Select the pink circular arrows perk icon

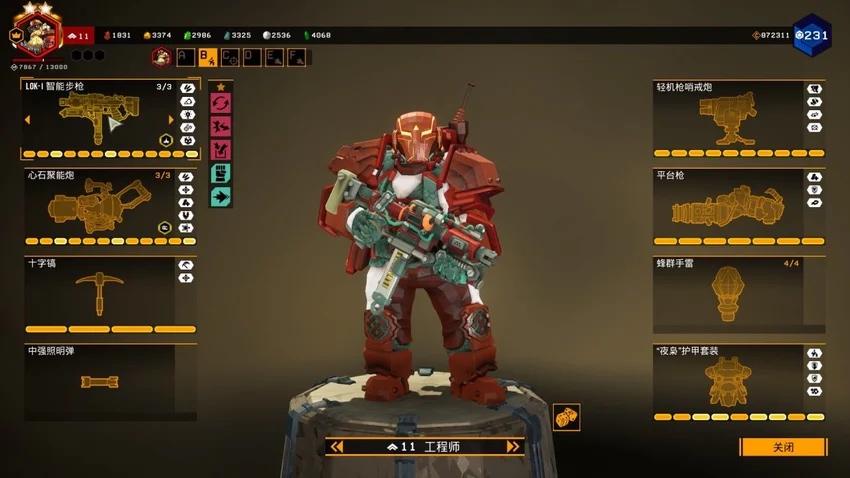coord(220,103)
